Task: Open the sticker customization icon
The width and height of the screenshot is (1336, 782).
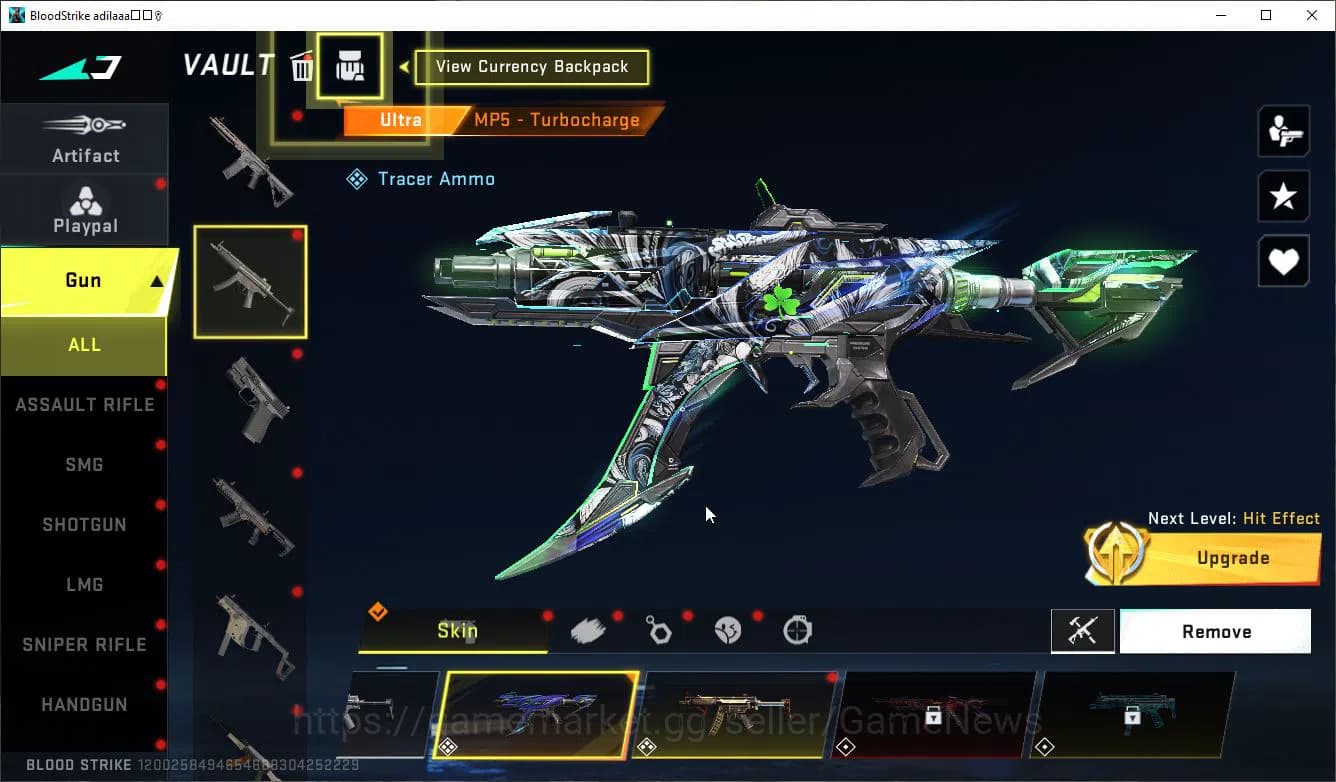Action: coord(729,631)
